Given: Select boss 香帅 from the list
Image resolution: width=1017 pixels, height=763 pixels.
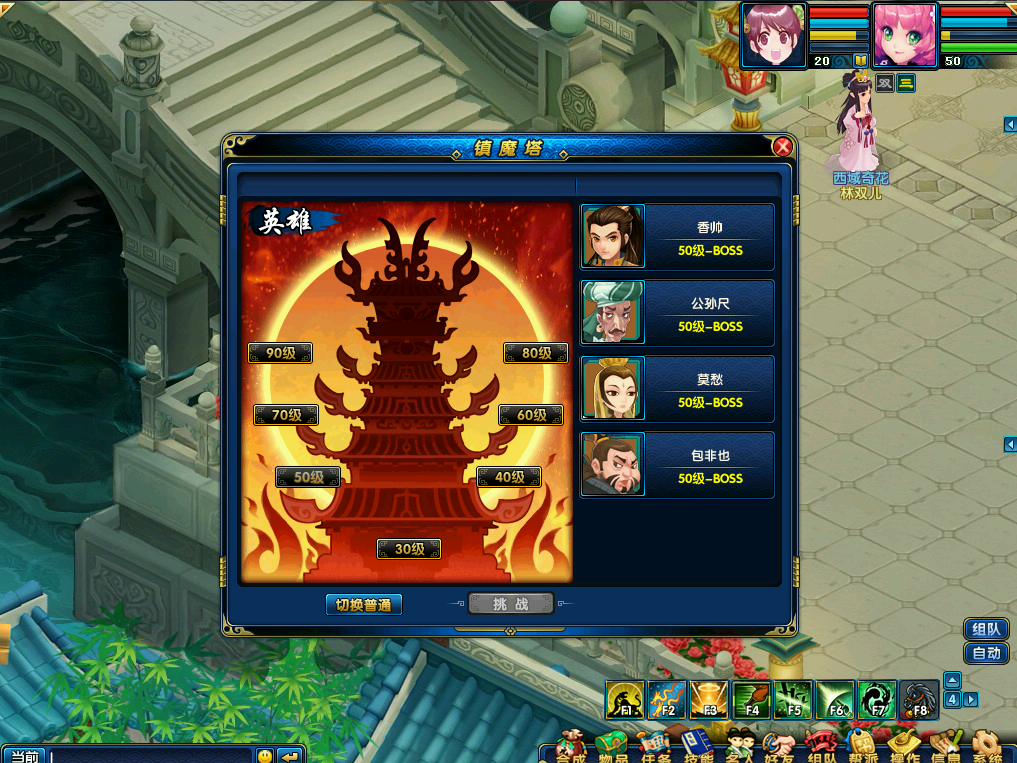Looking at the screenshot, I should point(677,237).
